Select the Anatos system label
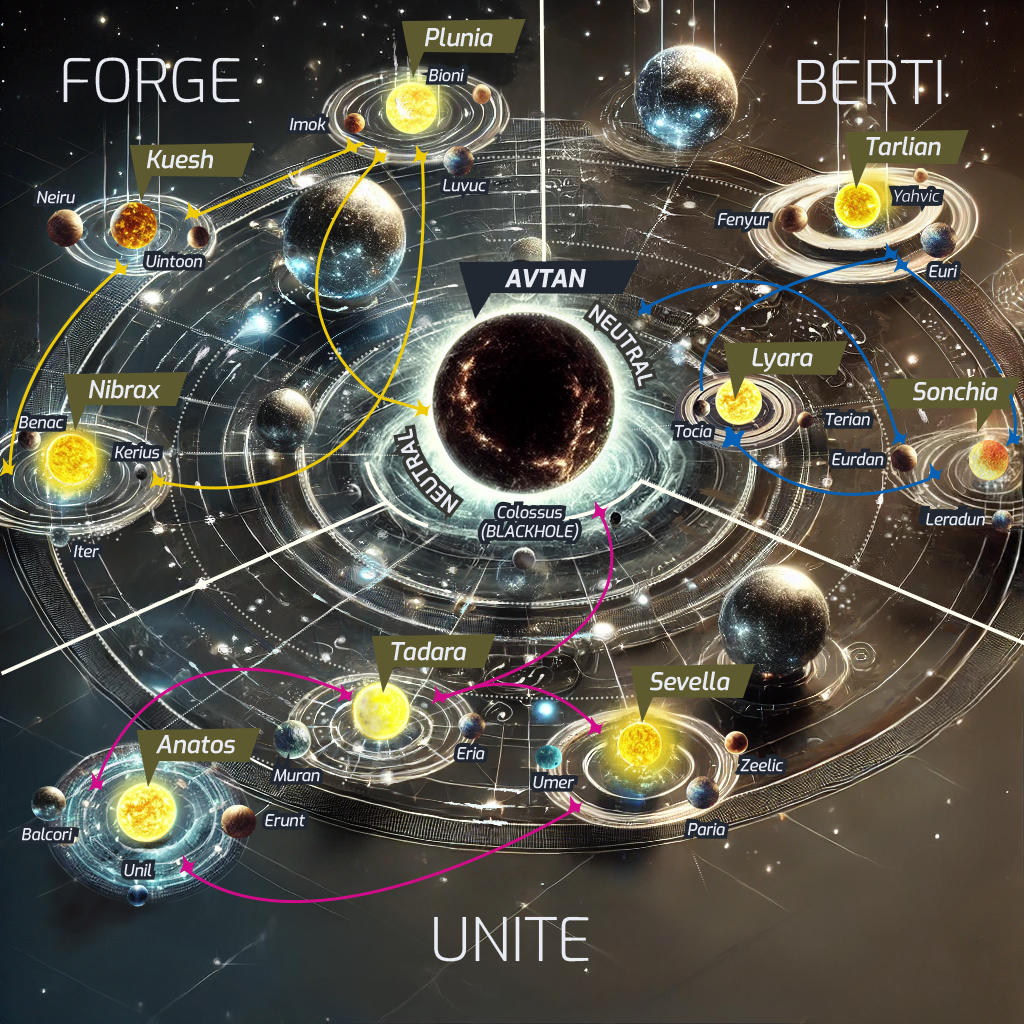This screenshot has width=1024, height=1024. (196, 744)
